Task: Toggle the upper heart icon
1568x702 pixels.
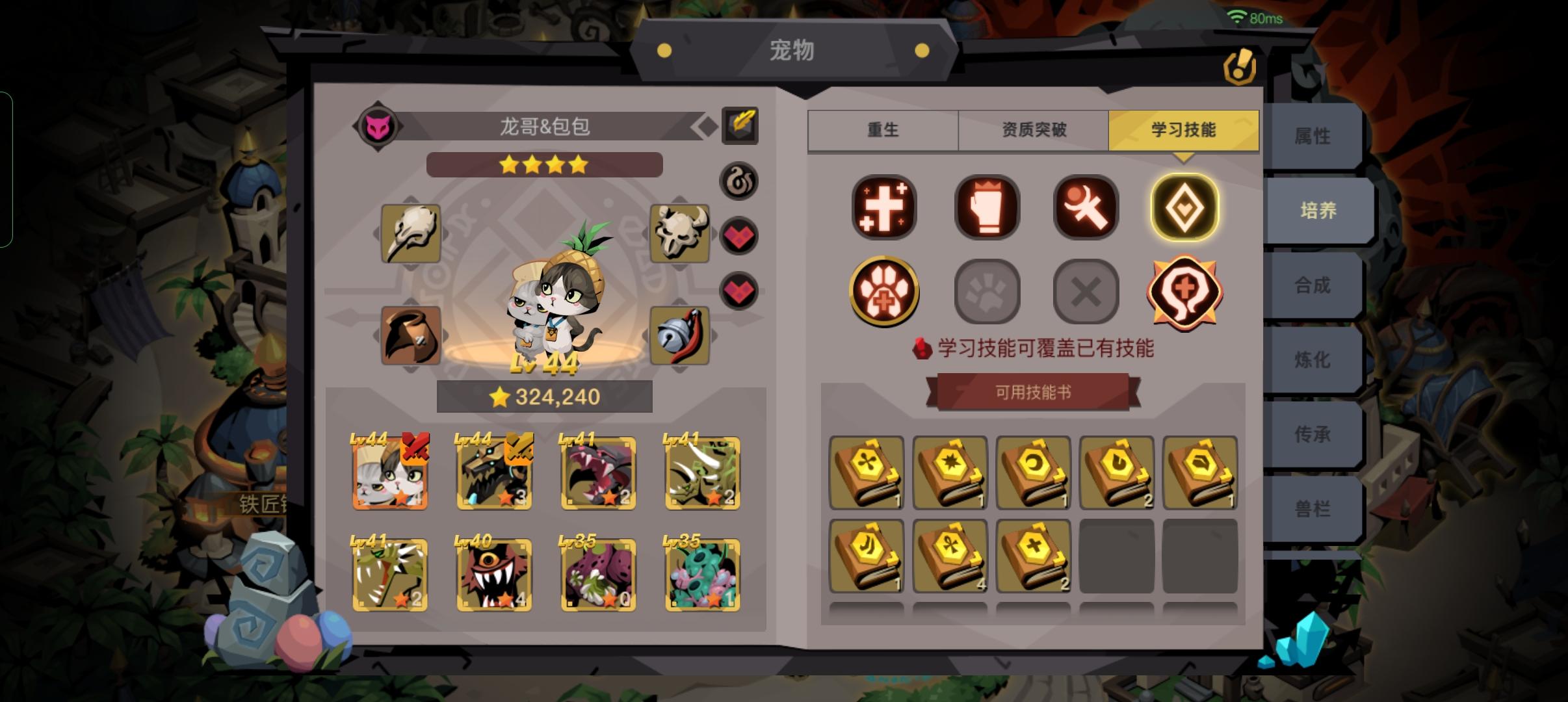Action: click(x=740, y=235)
